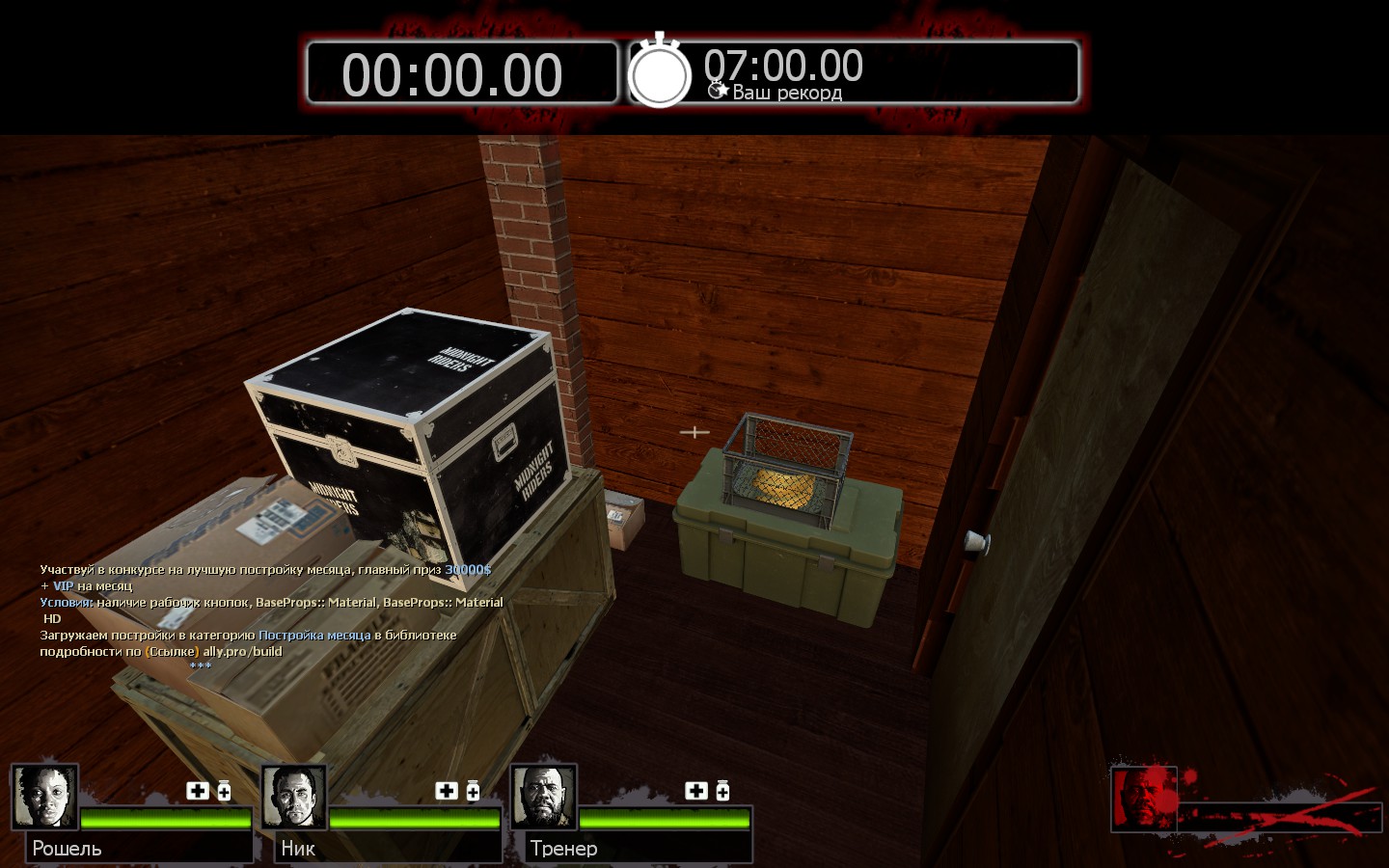Click Рошель's first aid kit icon

pos(198,791)
